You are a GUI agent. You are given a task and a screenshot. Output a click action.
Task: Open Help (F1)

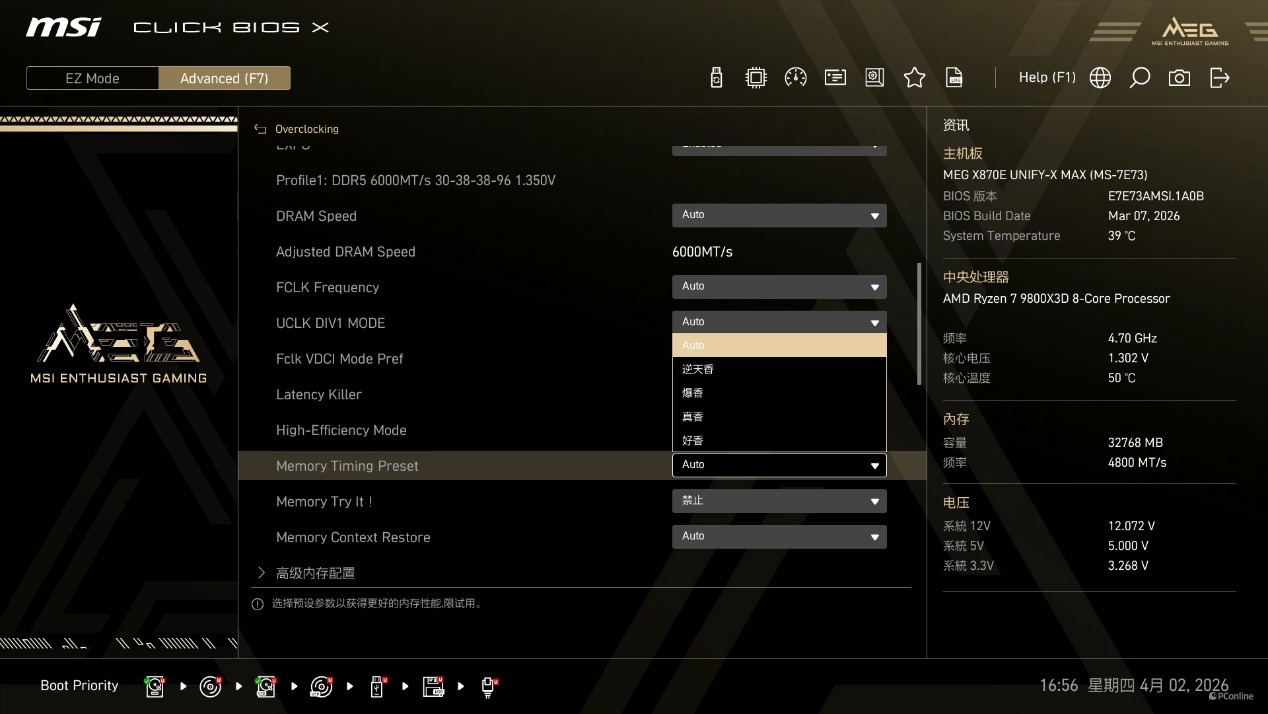[1046, 77]
